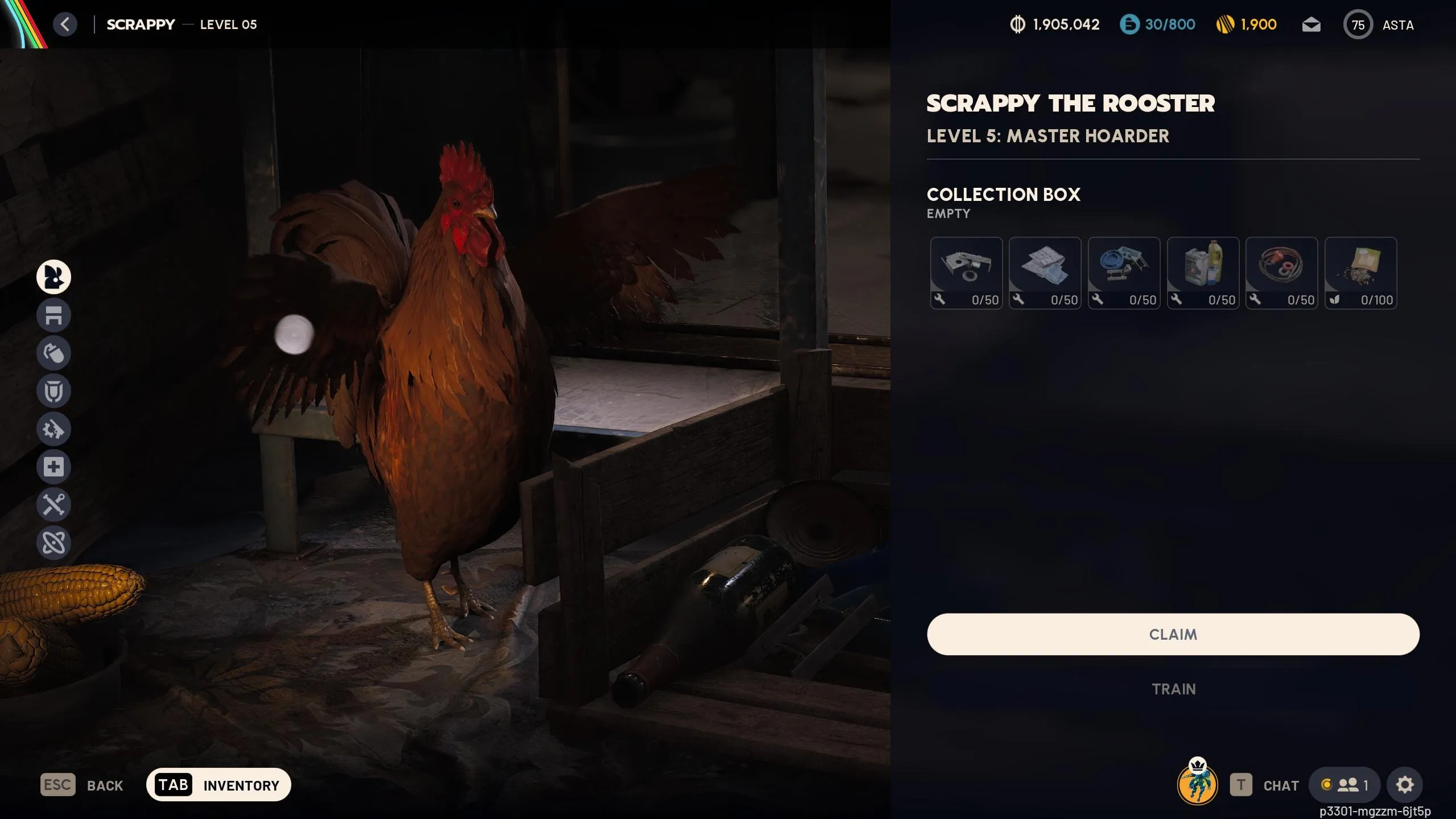The width and height of the screenshot is (1456, 819).
Task: Open the mail envelope inbox
Action: coord(1311,25)
